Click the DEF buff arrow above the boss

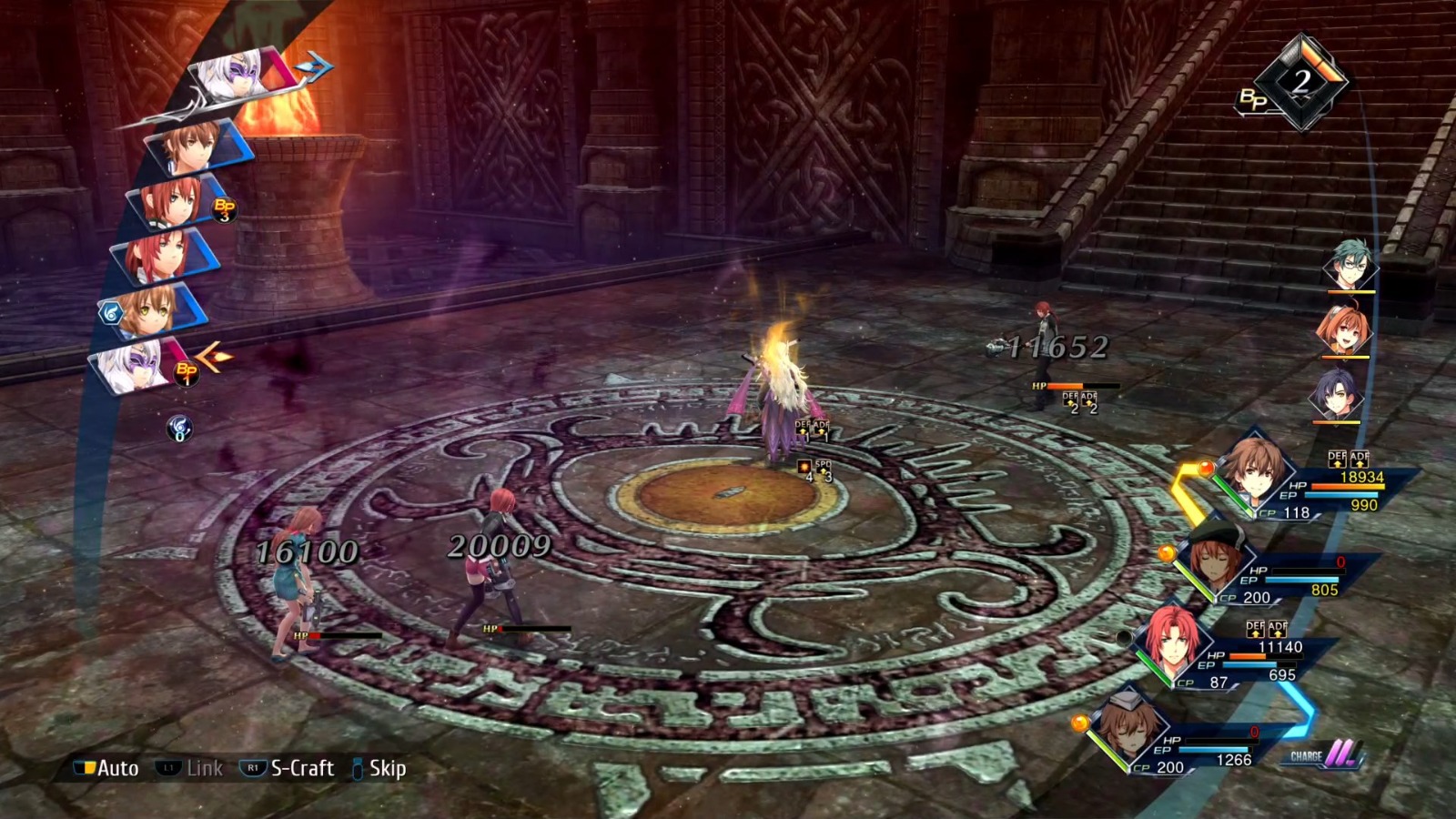pos(801,428)
